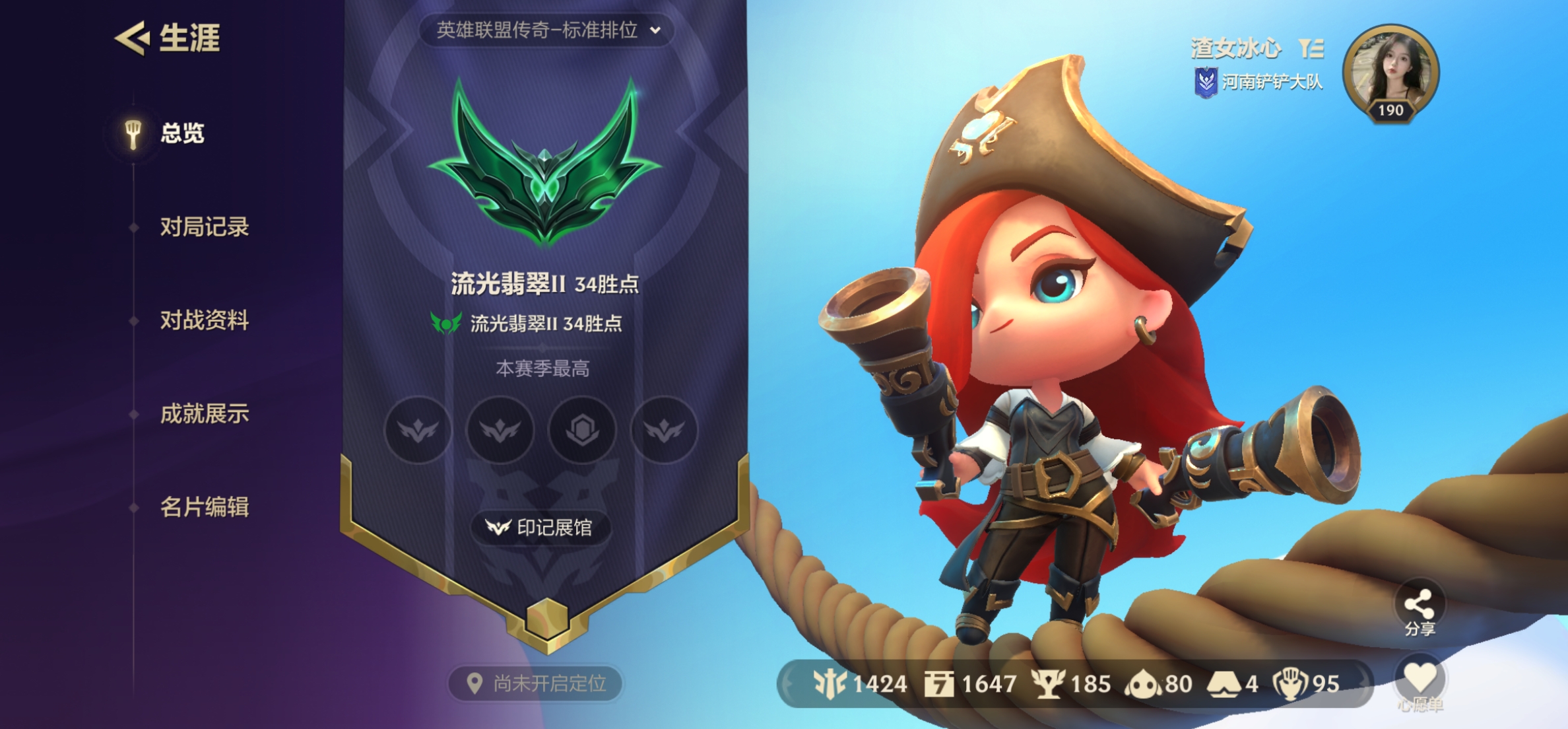Show the 成就展示 achievements tab
The height and width of the screenshot is (729, 1568).
204,414
